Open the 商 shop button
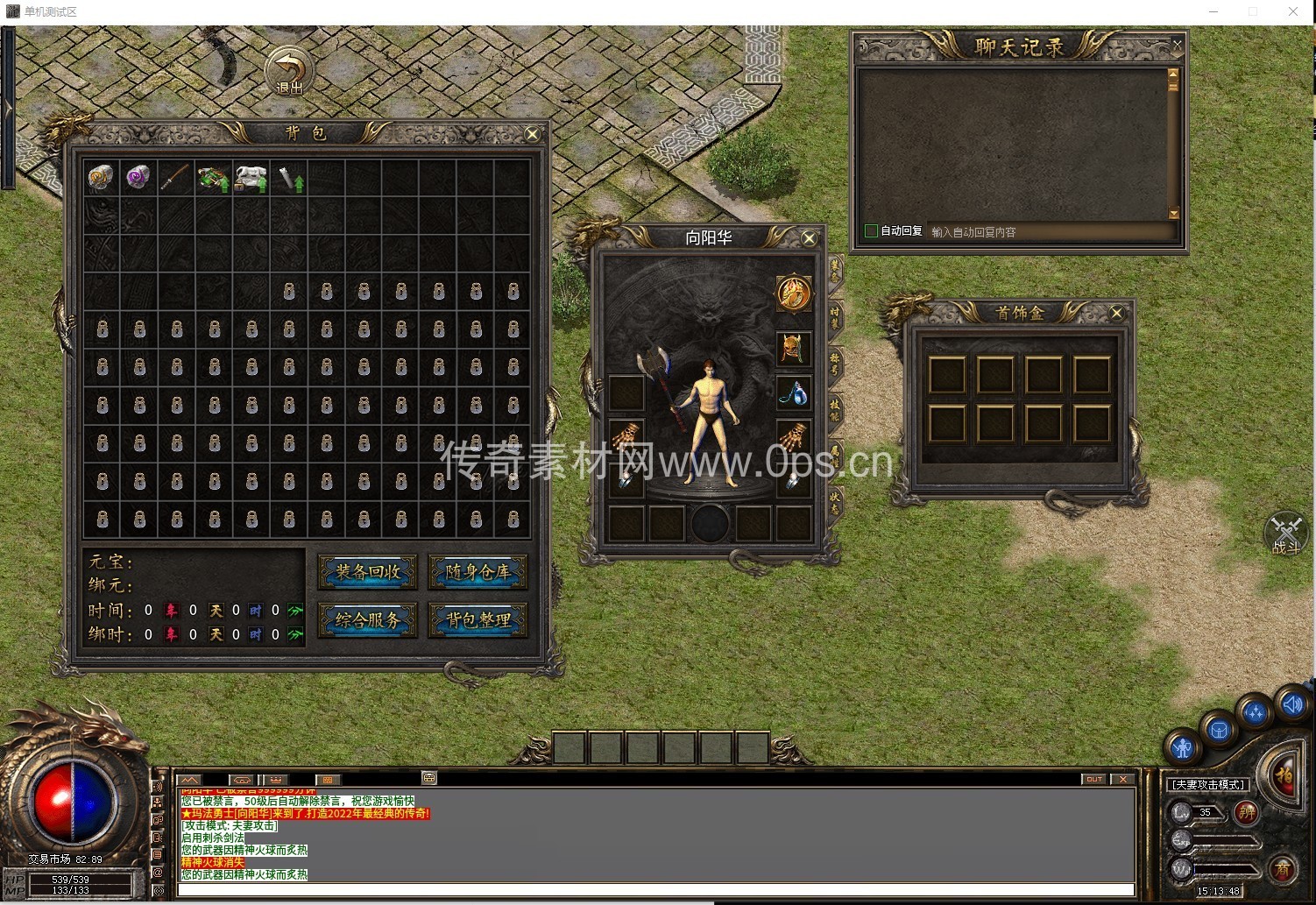The height and width of the screenshot is (905, 1316). tap(1283, 869)
